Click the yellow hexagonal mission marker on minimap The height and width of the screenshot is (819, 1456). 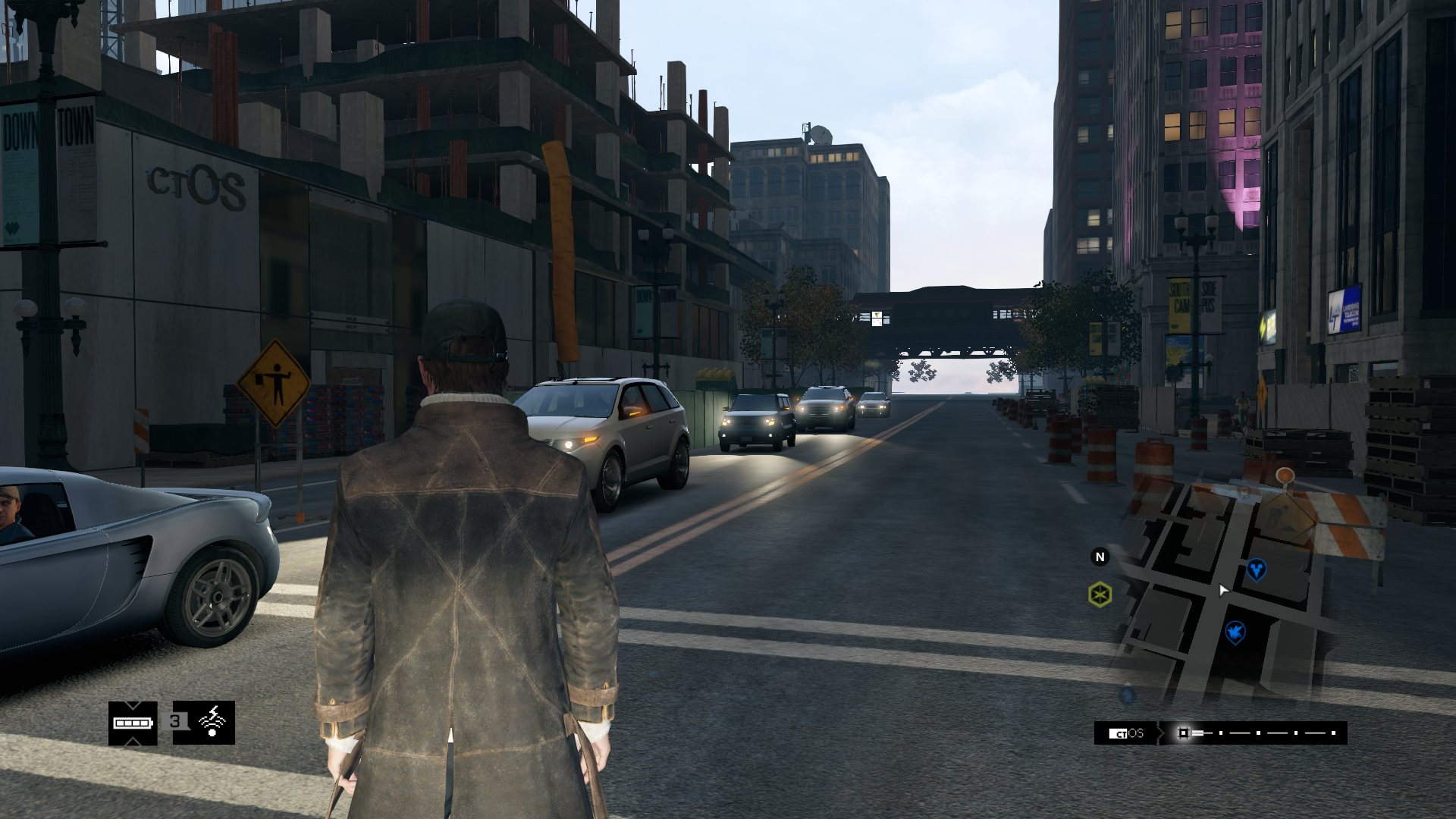click(1100, 594)
